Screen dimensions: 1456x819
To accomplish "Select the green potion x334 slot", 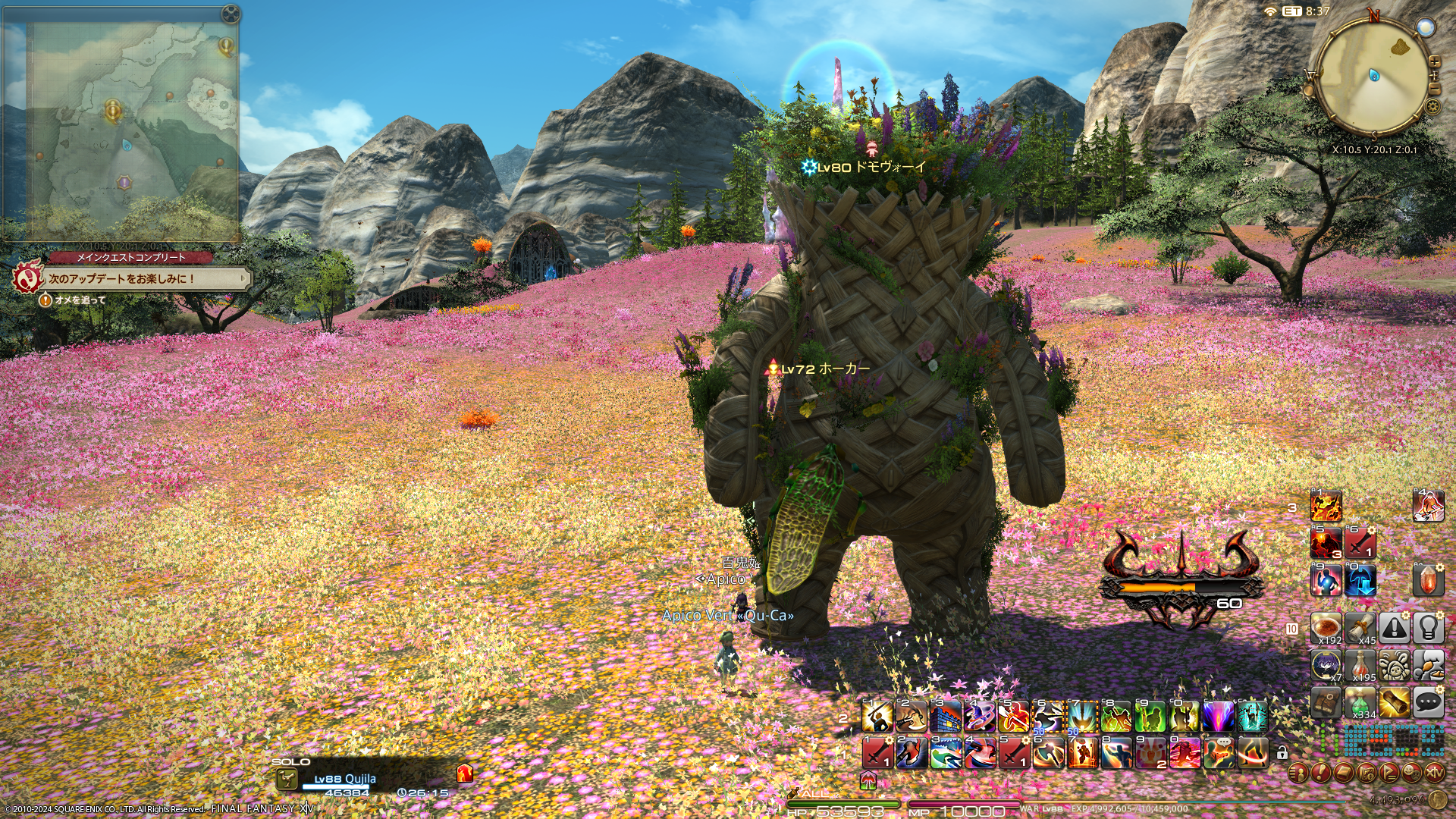I will tap(1360, 703).
